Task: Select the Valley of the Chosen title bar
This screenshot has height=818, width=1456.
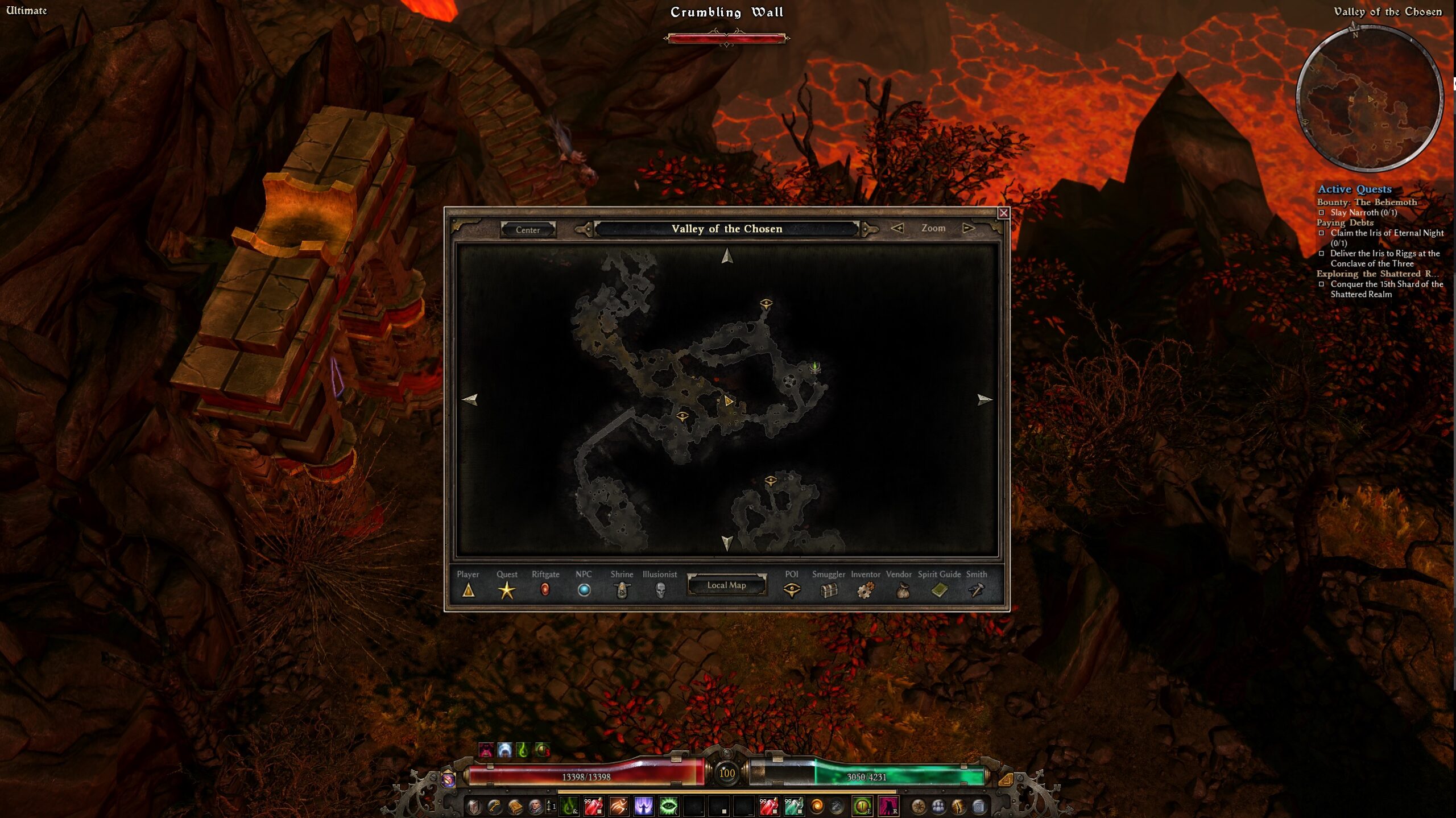Action: tap(727, 229)
